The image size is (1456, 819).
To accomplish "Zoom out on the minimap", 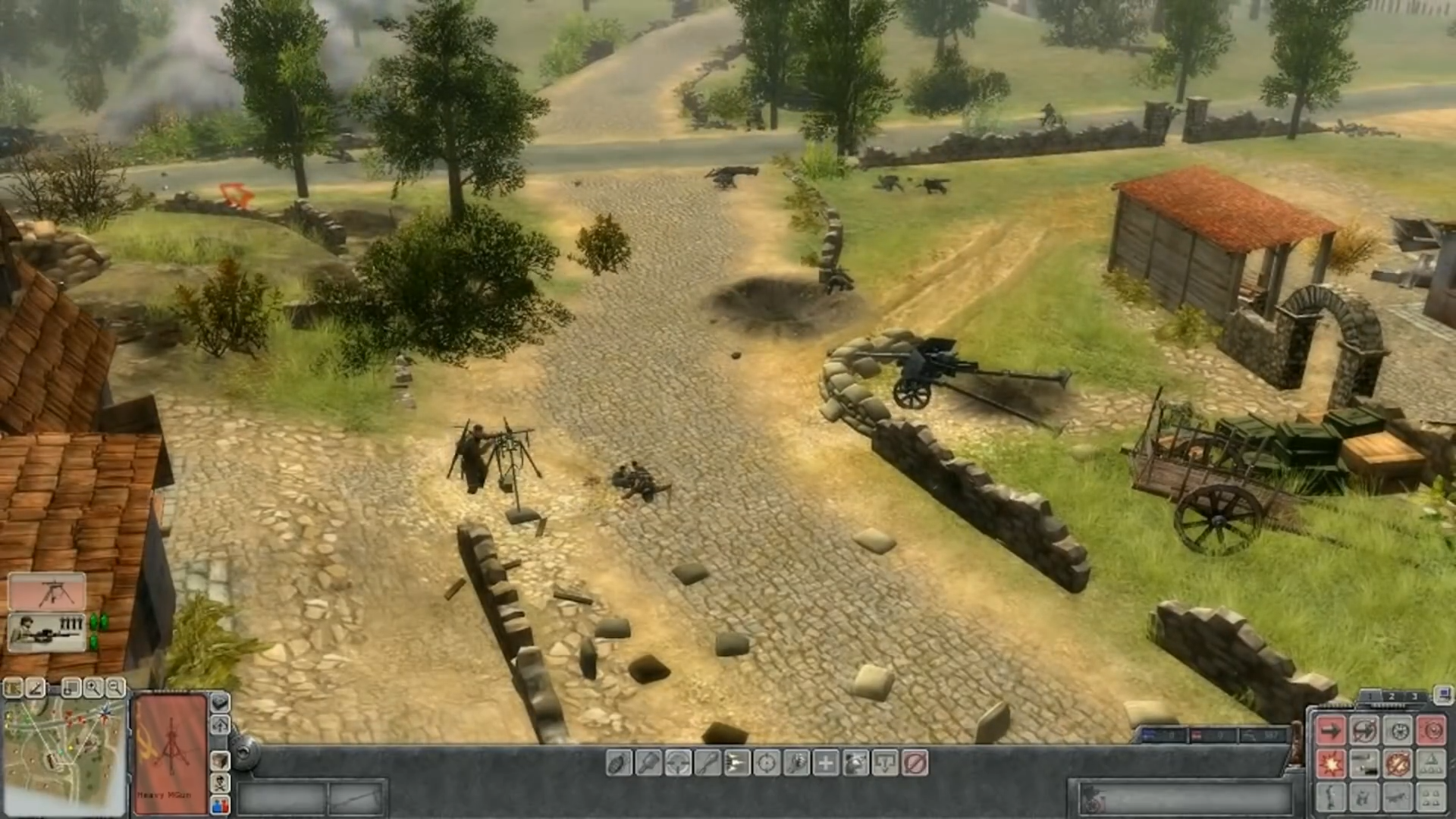I will tap(115, 688).
